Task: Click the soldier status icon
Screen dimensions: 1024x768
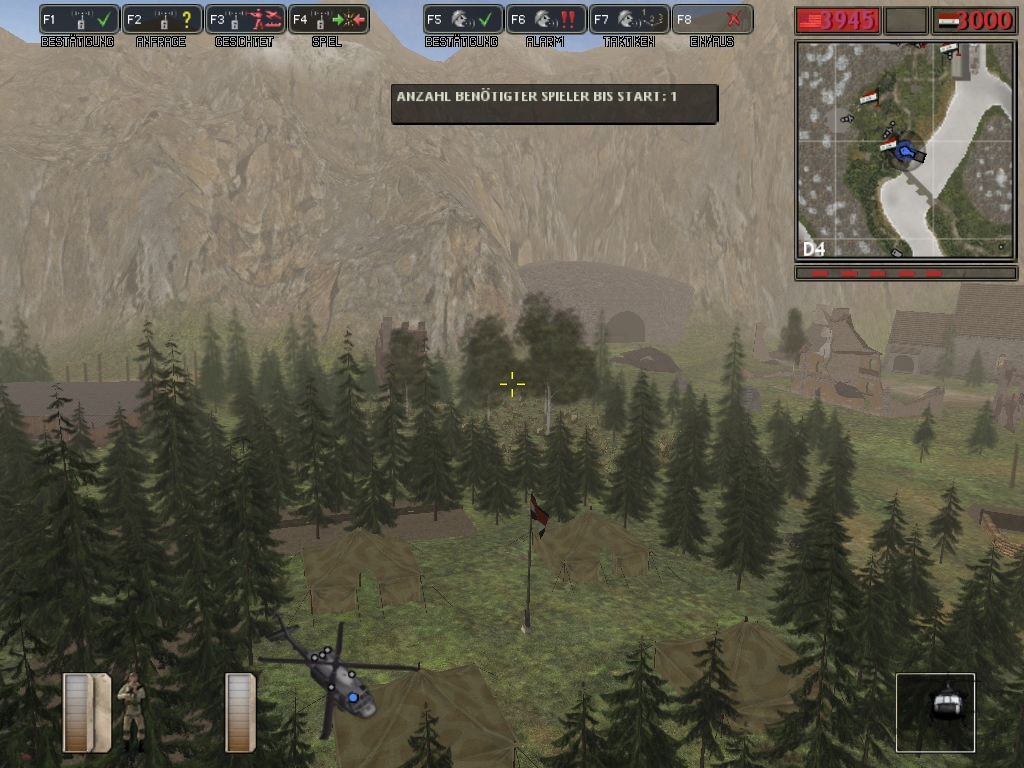Action: [131, 711]
